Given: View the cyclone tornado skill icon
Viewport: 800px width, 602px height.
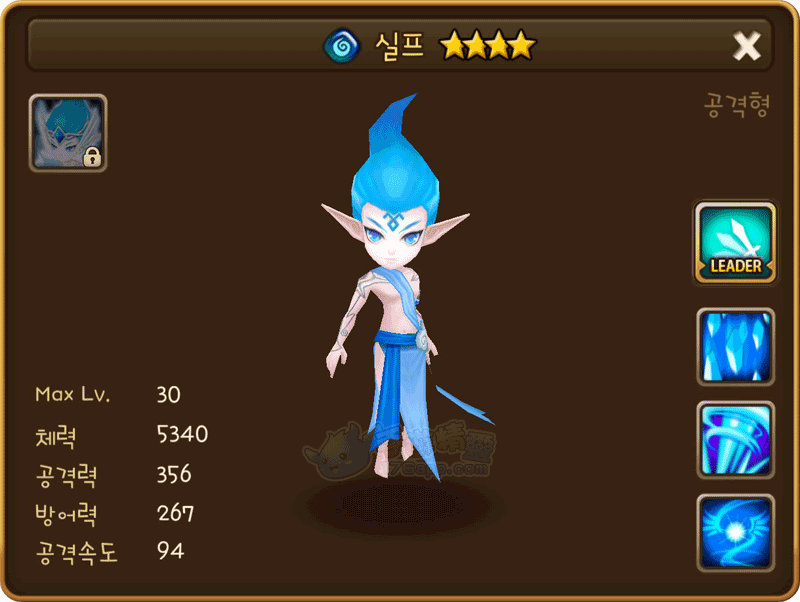Looking at the screenshot, I should click(736, 439).
